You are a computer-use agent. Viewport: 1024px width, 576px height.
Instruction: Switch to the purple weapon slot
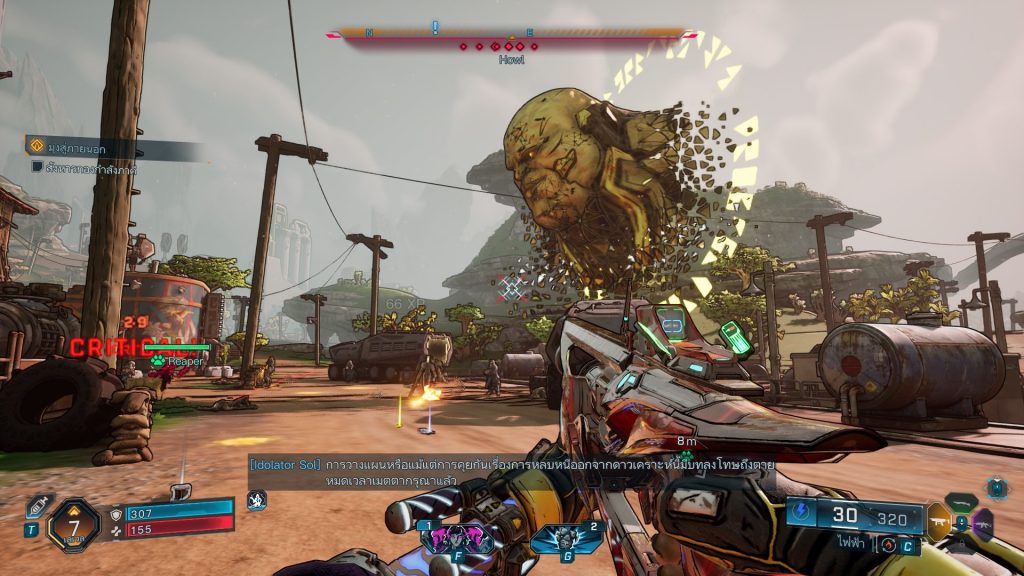[x=983, y=523]
